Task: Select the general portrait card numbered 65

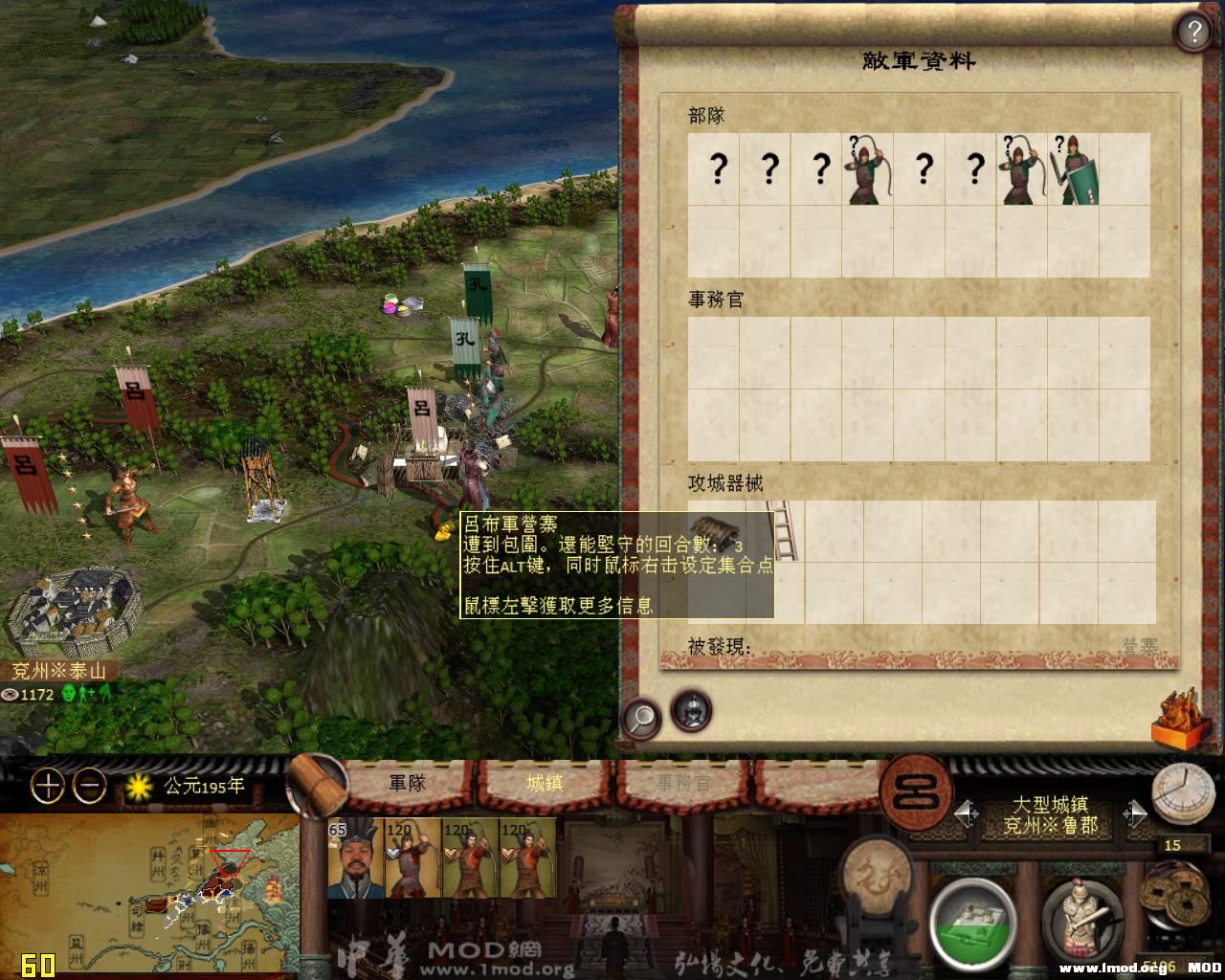Action: (354, 857)
